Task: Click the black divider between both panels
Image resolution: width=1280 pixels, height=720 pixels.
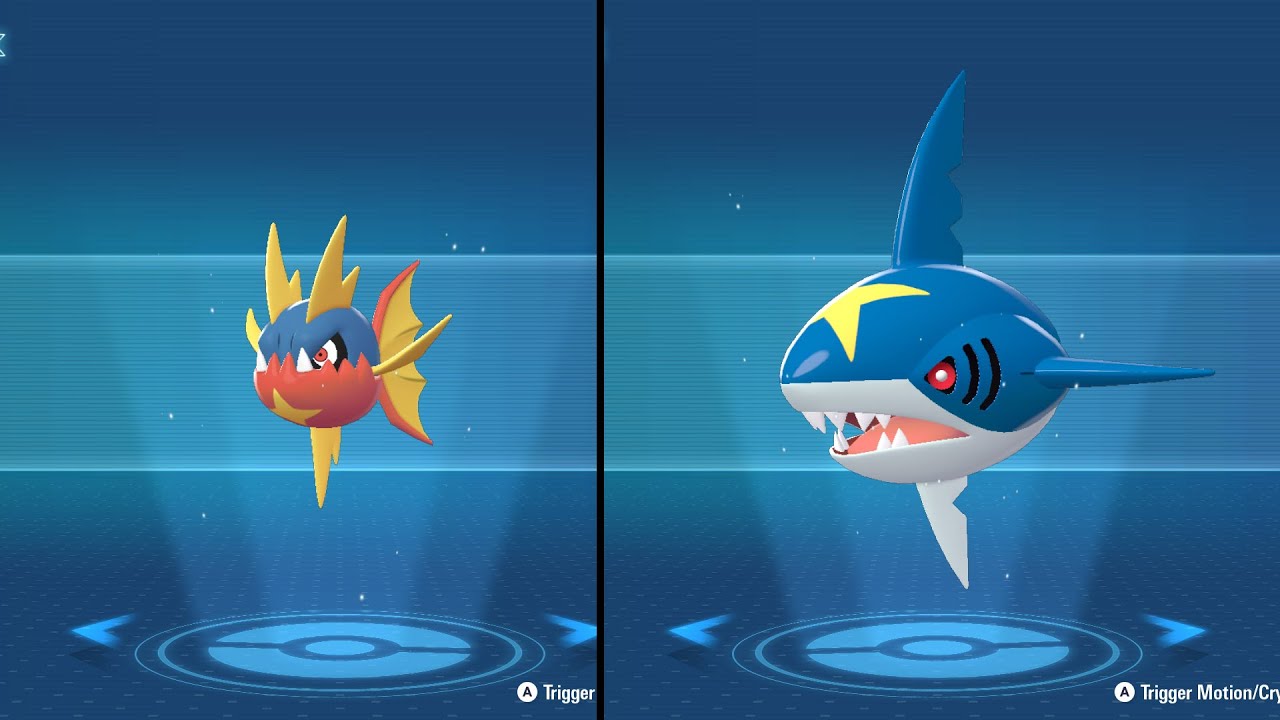Action: (601, 360)
